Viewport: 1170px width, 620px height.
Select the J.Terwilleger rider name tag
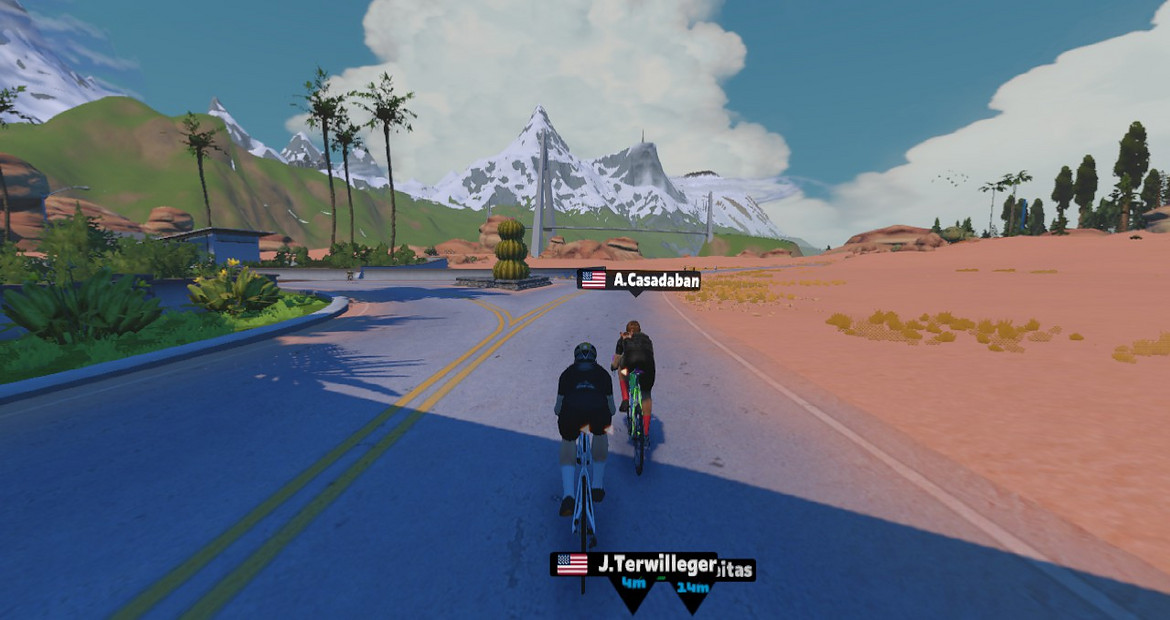(635, 564)
